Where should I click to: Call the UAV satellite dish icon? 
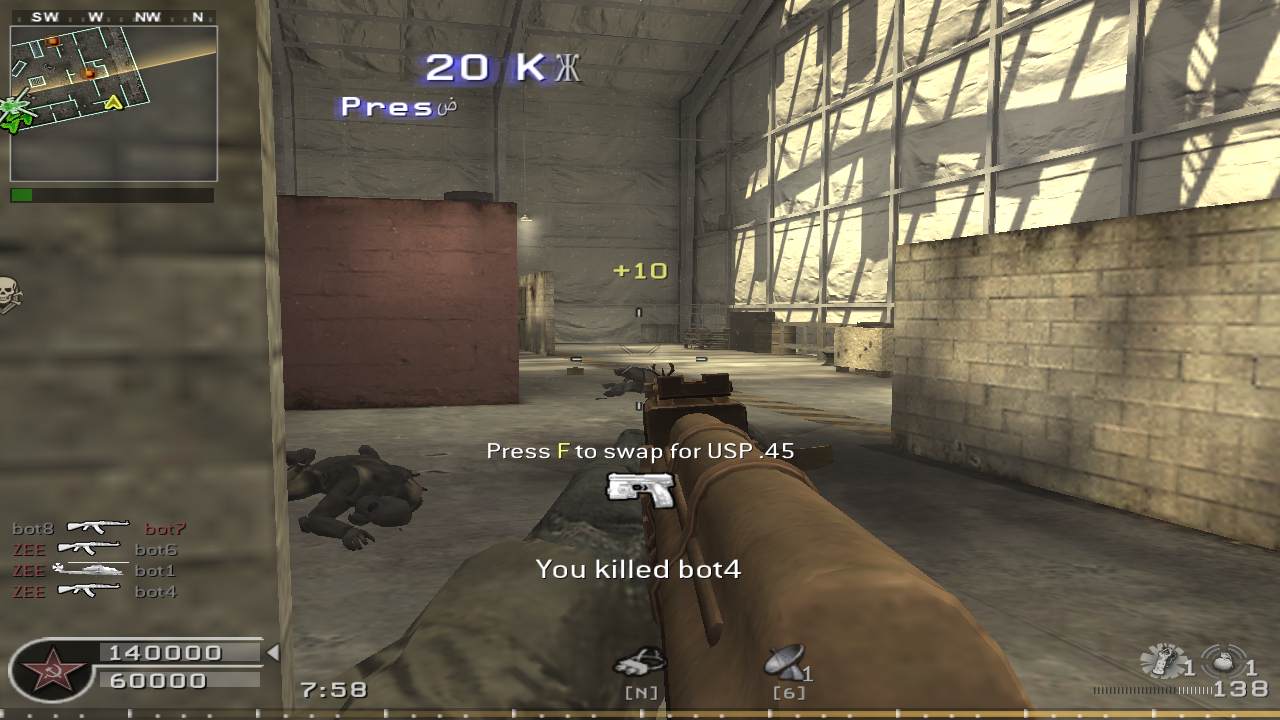[x=786, y=661]
